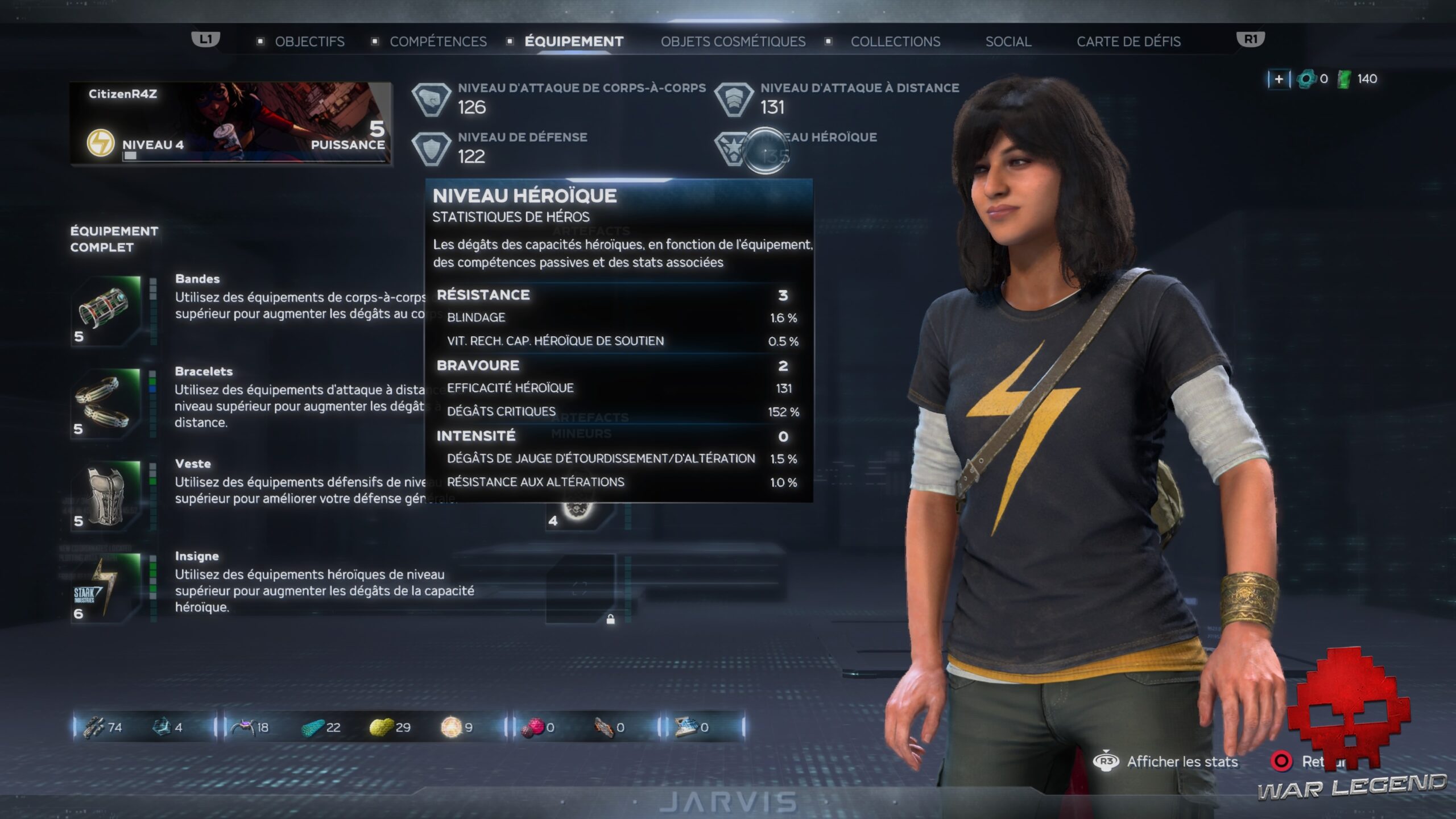1456x819 pixels.
Task: Pick the Insigne Stark Industries slot
Action: coord(106,588)
